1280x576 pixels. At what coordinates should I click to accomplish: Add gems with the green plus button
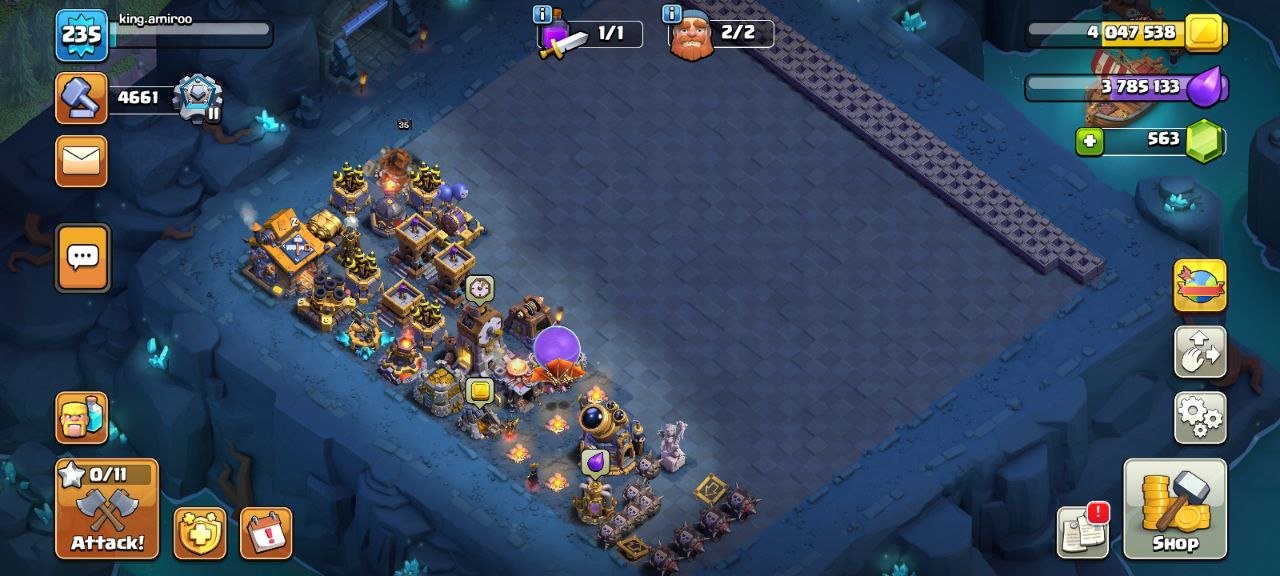(x=1090, y=141)
